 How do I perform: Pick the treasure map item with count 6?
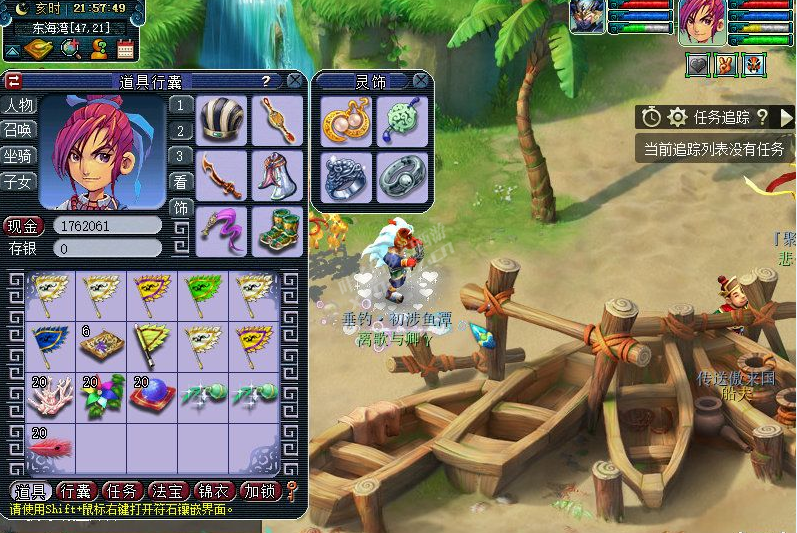[x=104, y=345]
